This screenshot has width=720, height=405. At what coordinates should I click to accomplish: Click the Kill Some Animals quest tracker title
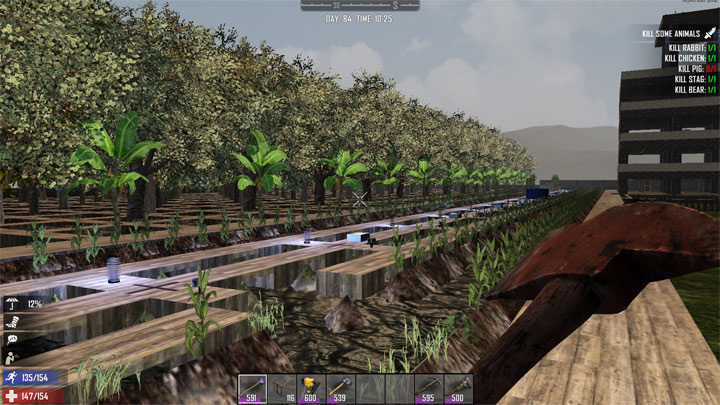[669, 33]
